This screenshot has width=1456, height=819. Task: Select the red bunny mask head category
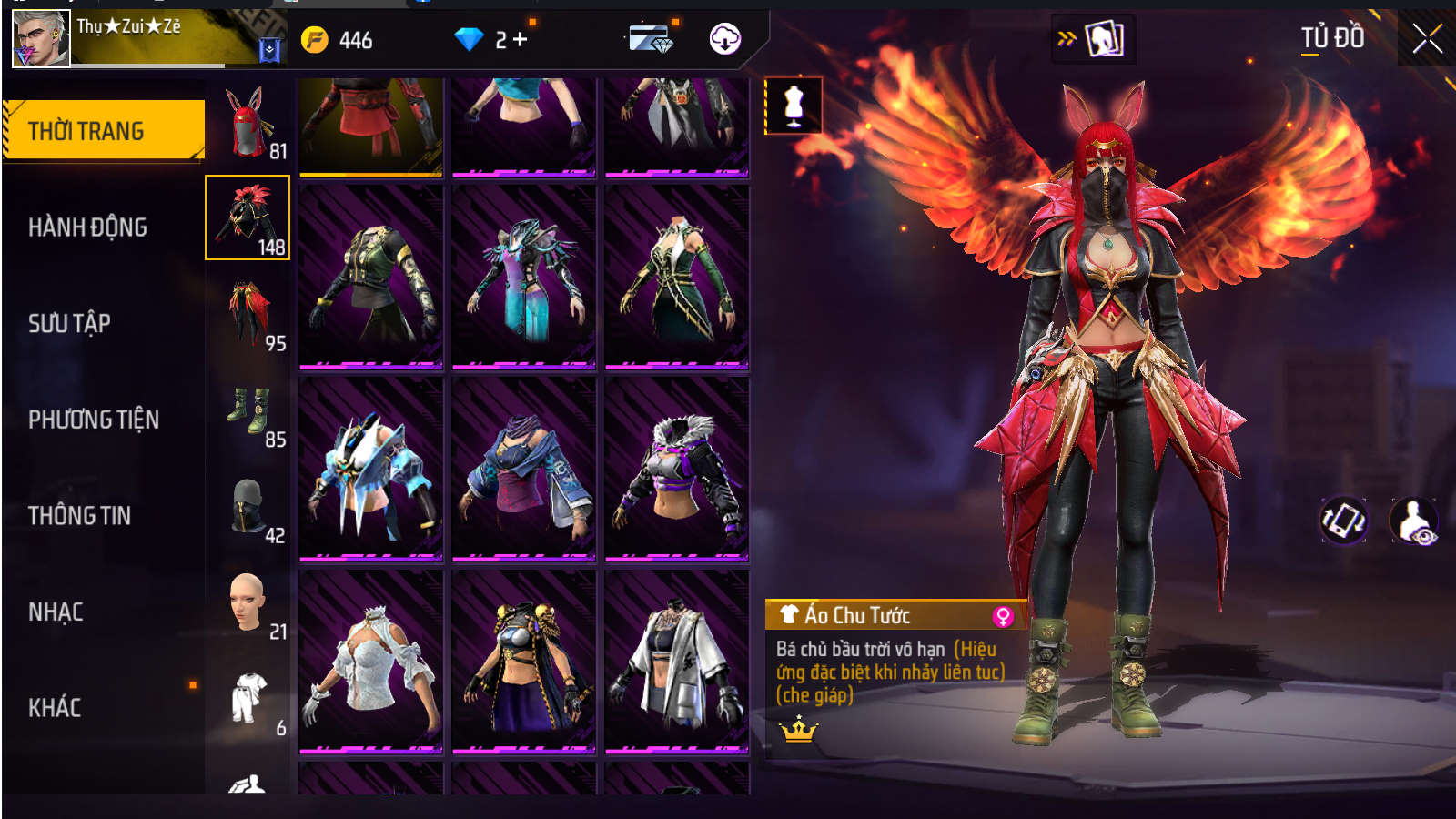click(x=248, y=123)
